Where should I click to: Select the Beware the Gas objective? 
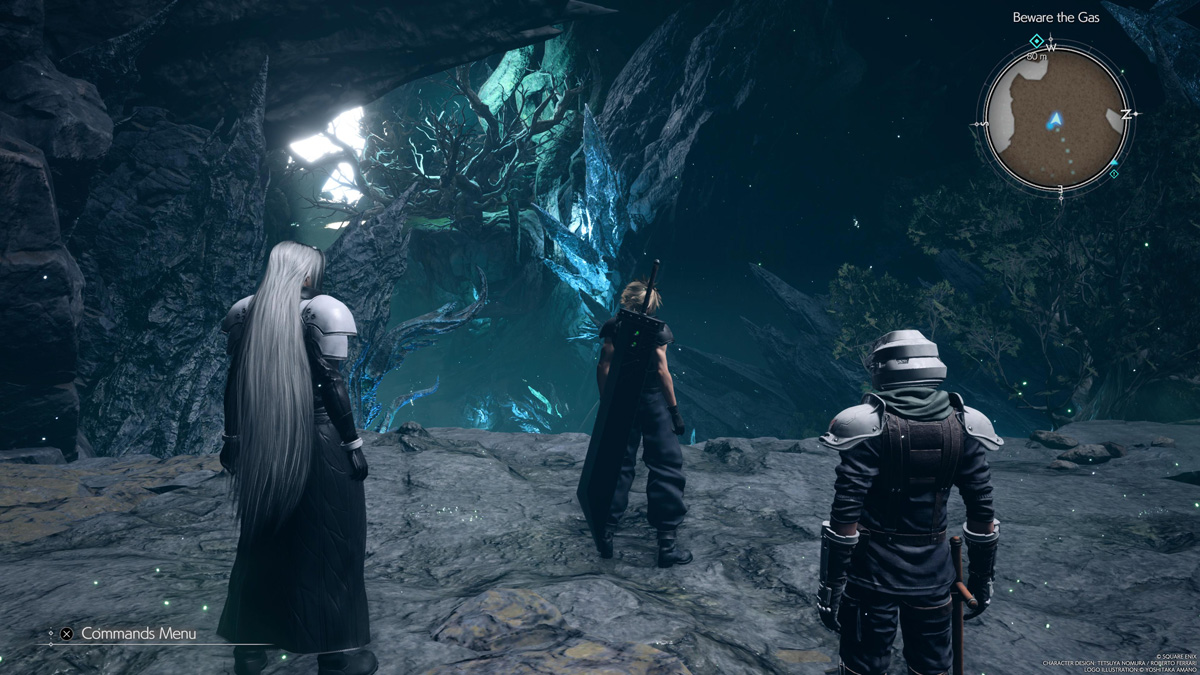[1056, 17]
